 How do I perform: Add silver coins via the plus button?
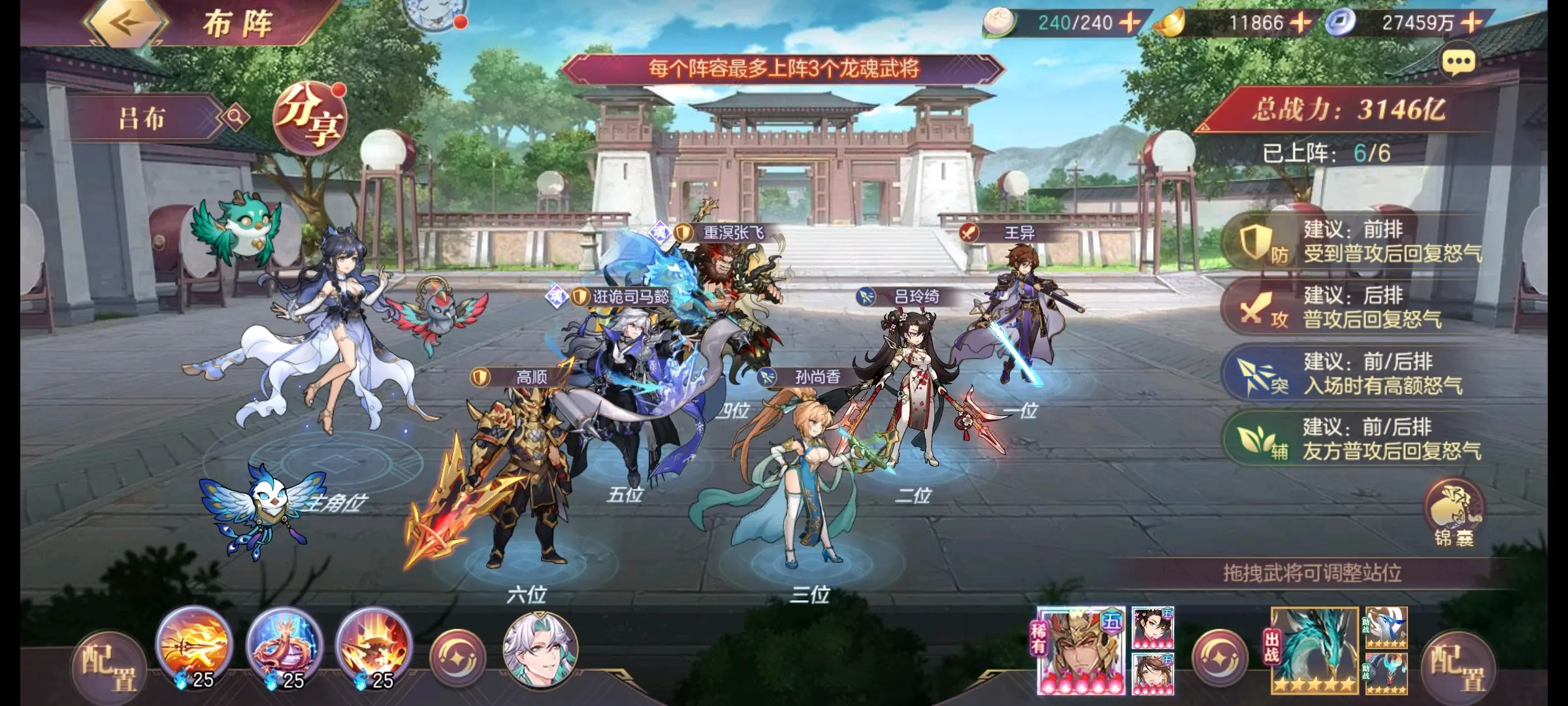pos(1471,24)
